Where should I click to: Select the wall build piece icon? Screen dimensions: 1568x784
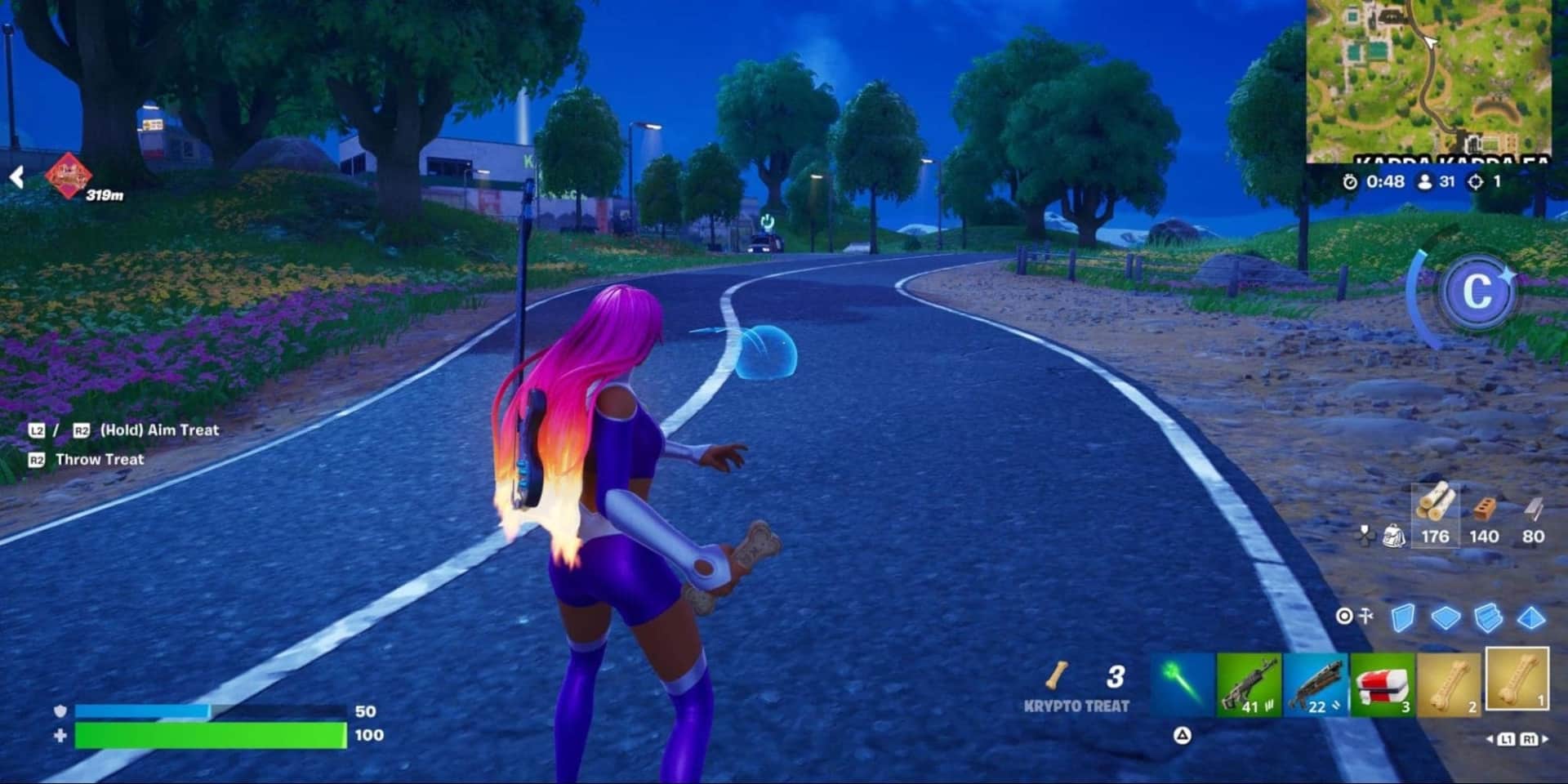pyautogui.click(x=1402, y=617)
